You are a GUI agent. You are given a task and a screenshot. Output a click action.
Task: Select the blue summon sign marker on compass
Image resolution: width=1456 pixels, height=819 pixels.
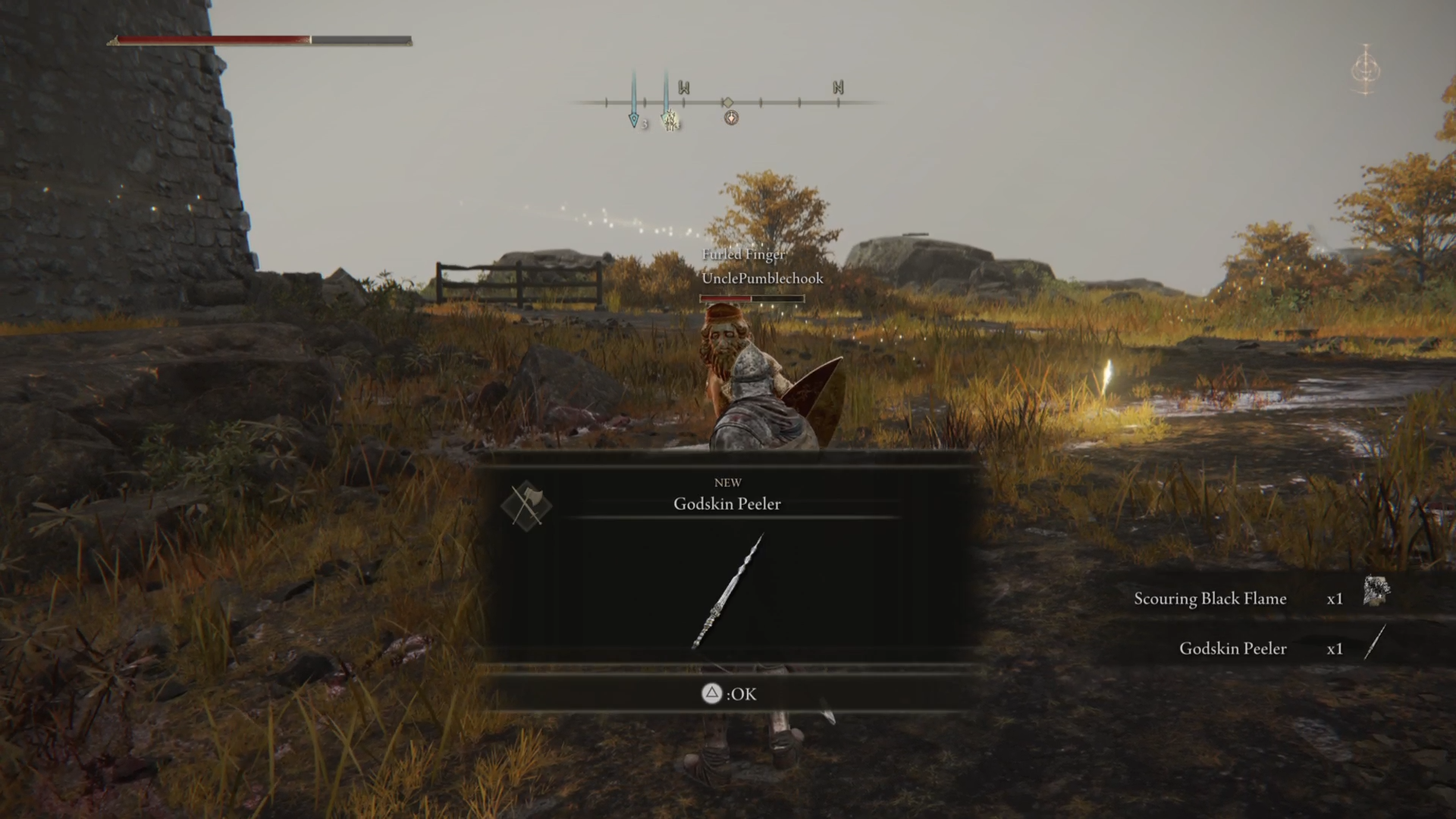pyautogui.click(x=633, y=118)
